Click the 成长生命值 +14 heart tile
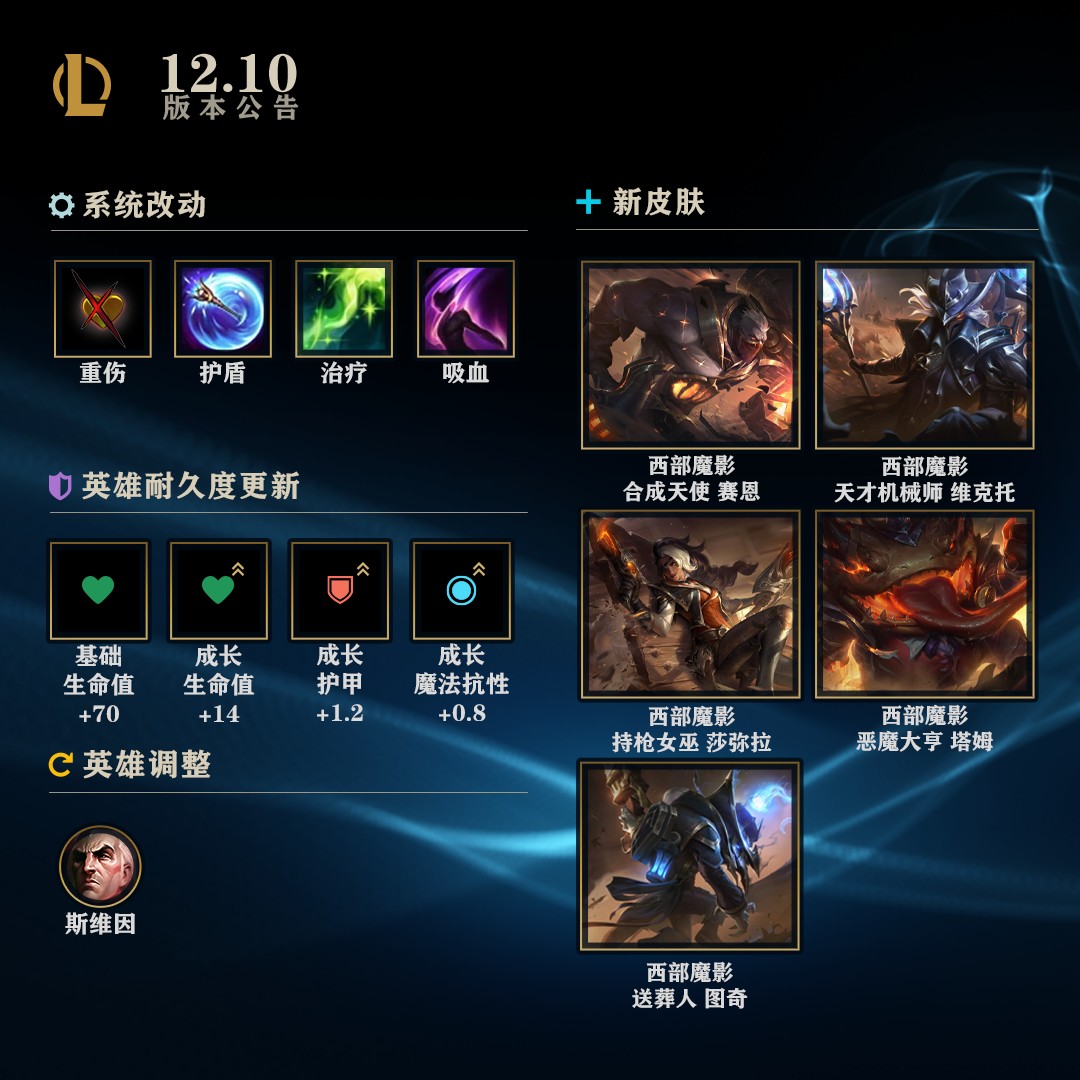The width and height of the screenshot is (1080, 1080). (x=219, y=590)
